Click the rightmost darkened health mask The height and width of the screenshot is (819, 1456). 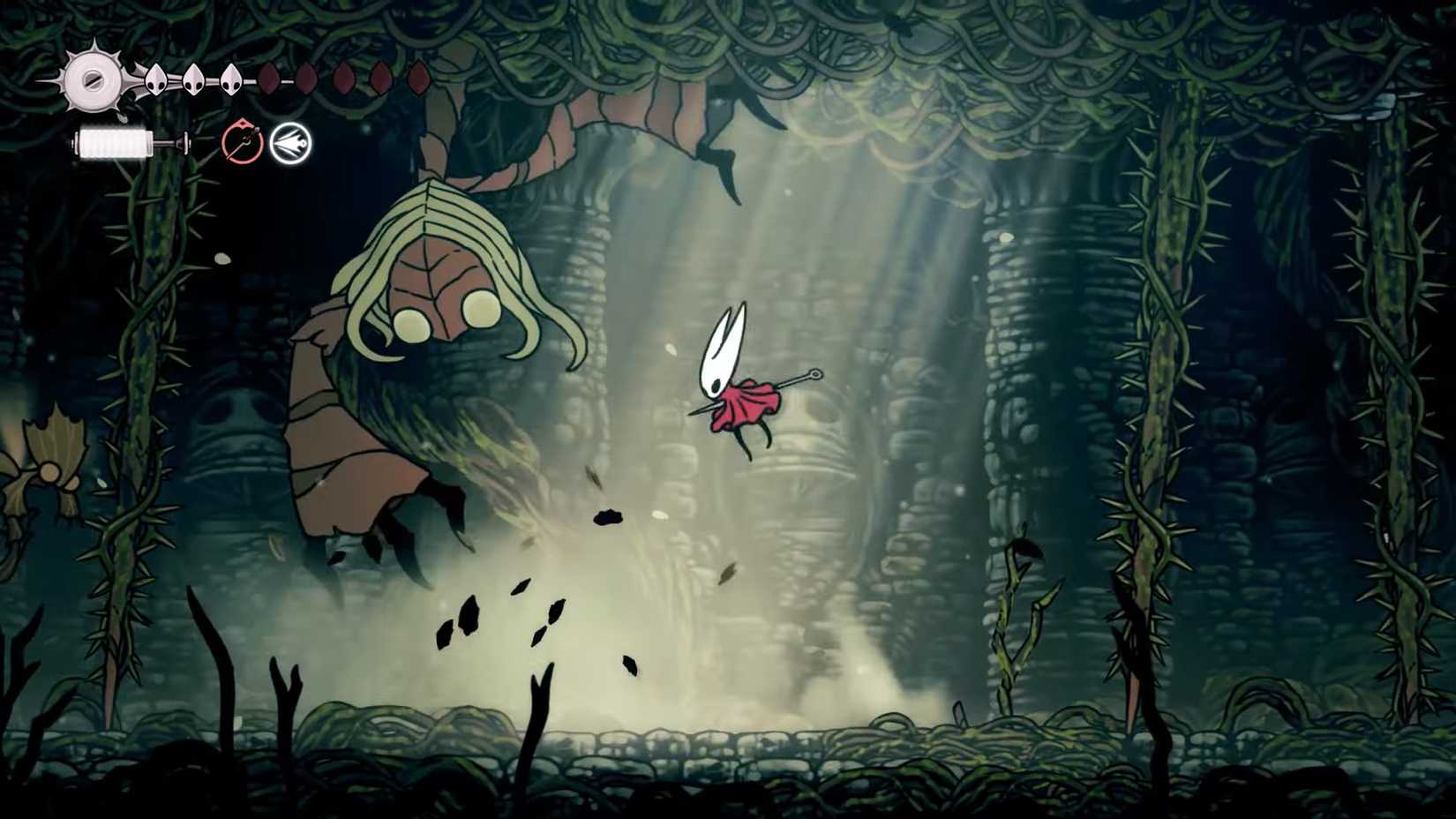click(x=419, y=78)
